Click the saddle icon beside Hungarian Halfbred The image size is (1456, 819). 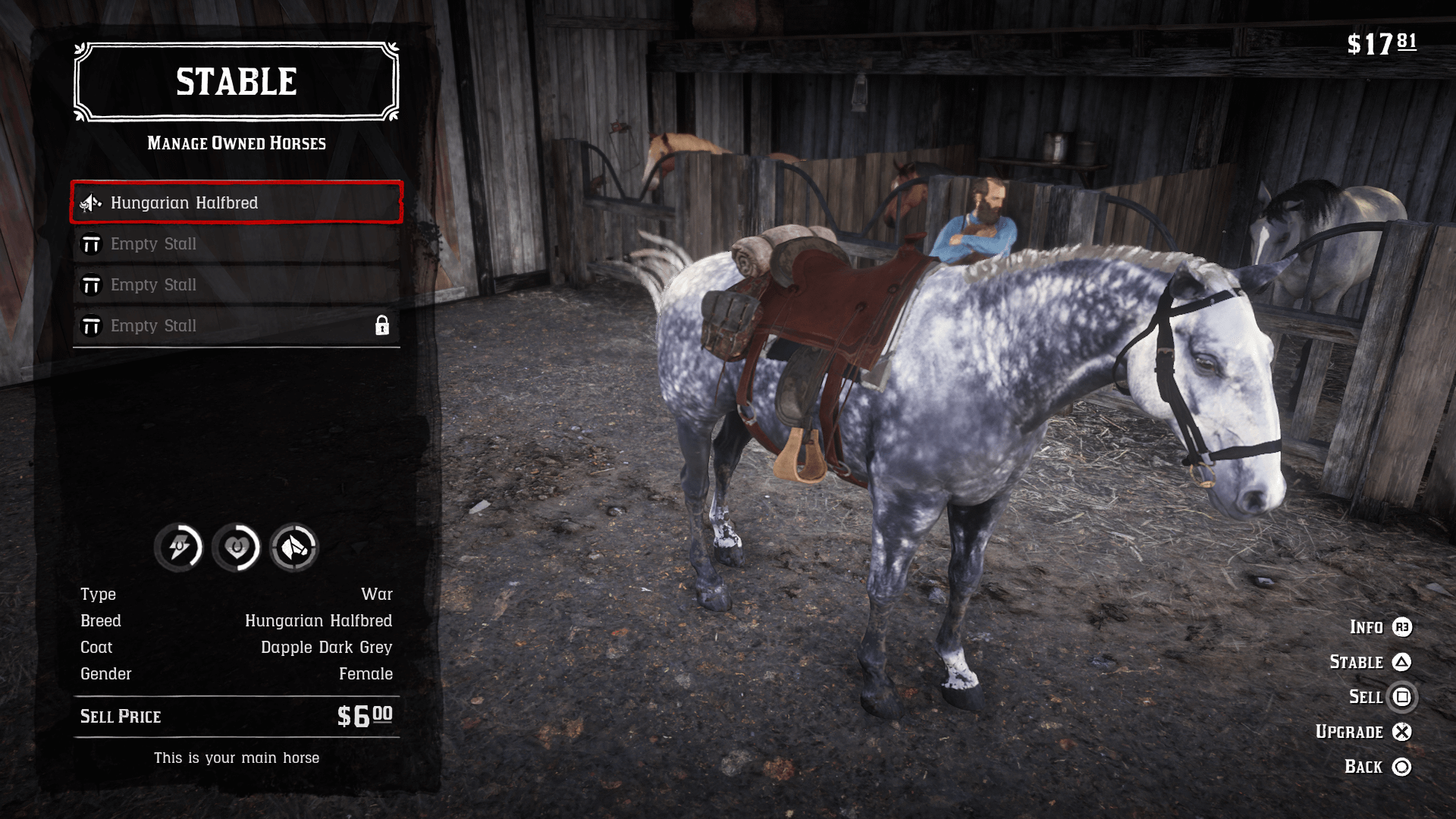pyautogui.click(x=90, y=203)
